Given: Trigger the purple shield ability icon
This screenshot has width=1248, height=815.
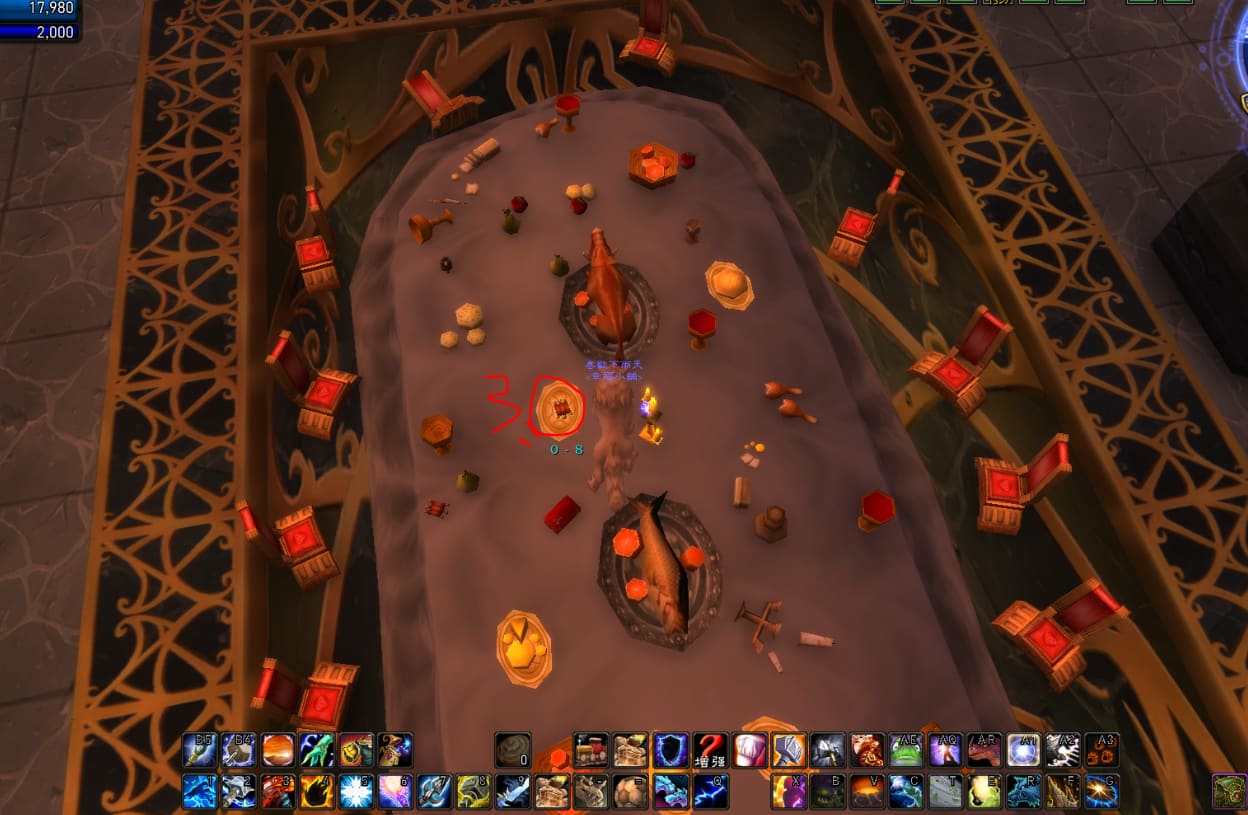Looking at the screenshot, I should (670, 750).
